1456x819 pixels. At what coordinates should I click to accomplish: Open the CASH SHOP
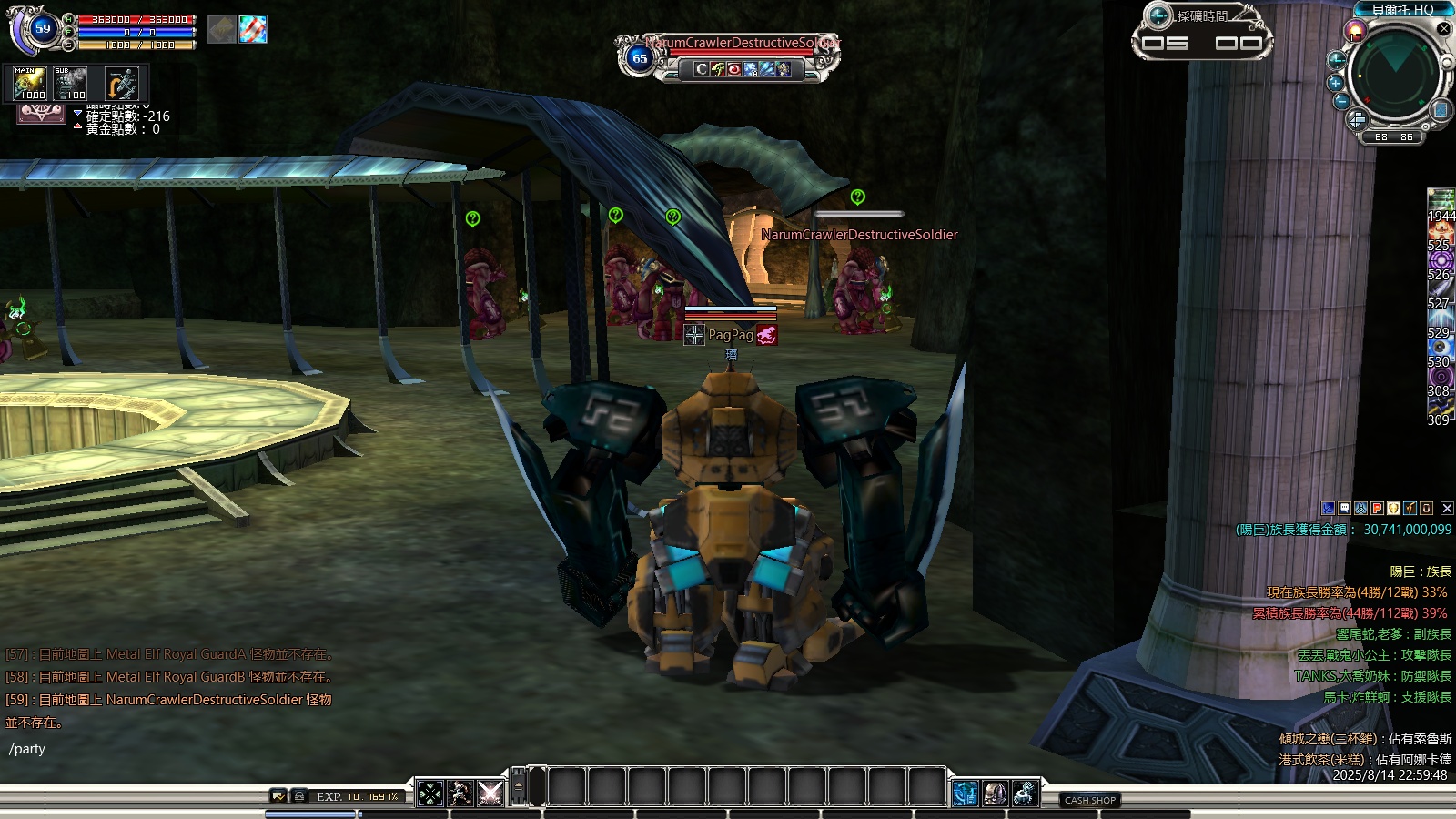[1090, 800]
